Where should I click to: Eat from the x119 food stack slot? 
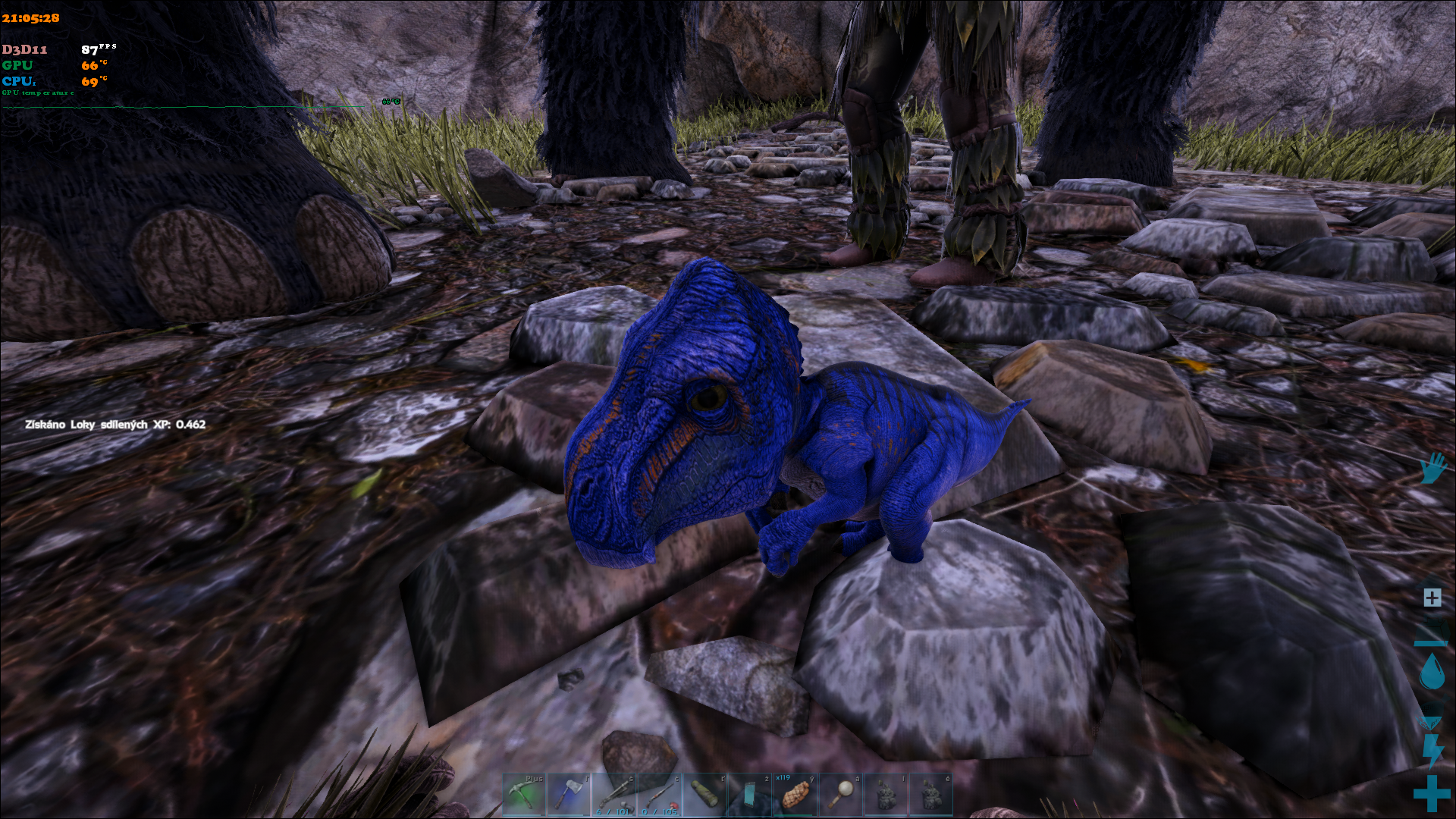pyautogui.click(x=795, y=794)
